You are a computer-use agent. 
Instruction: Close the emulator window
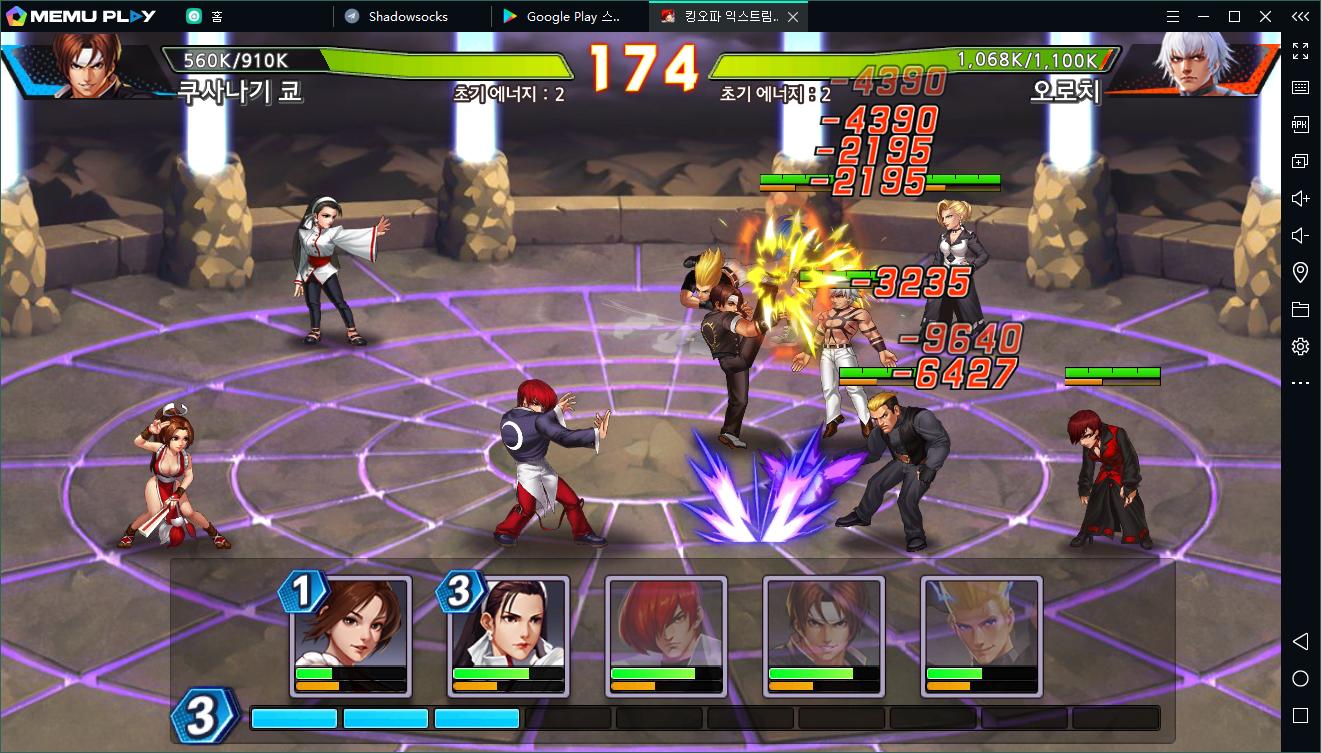(1265, 16)
